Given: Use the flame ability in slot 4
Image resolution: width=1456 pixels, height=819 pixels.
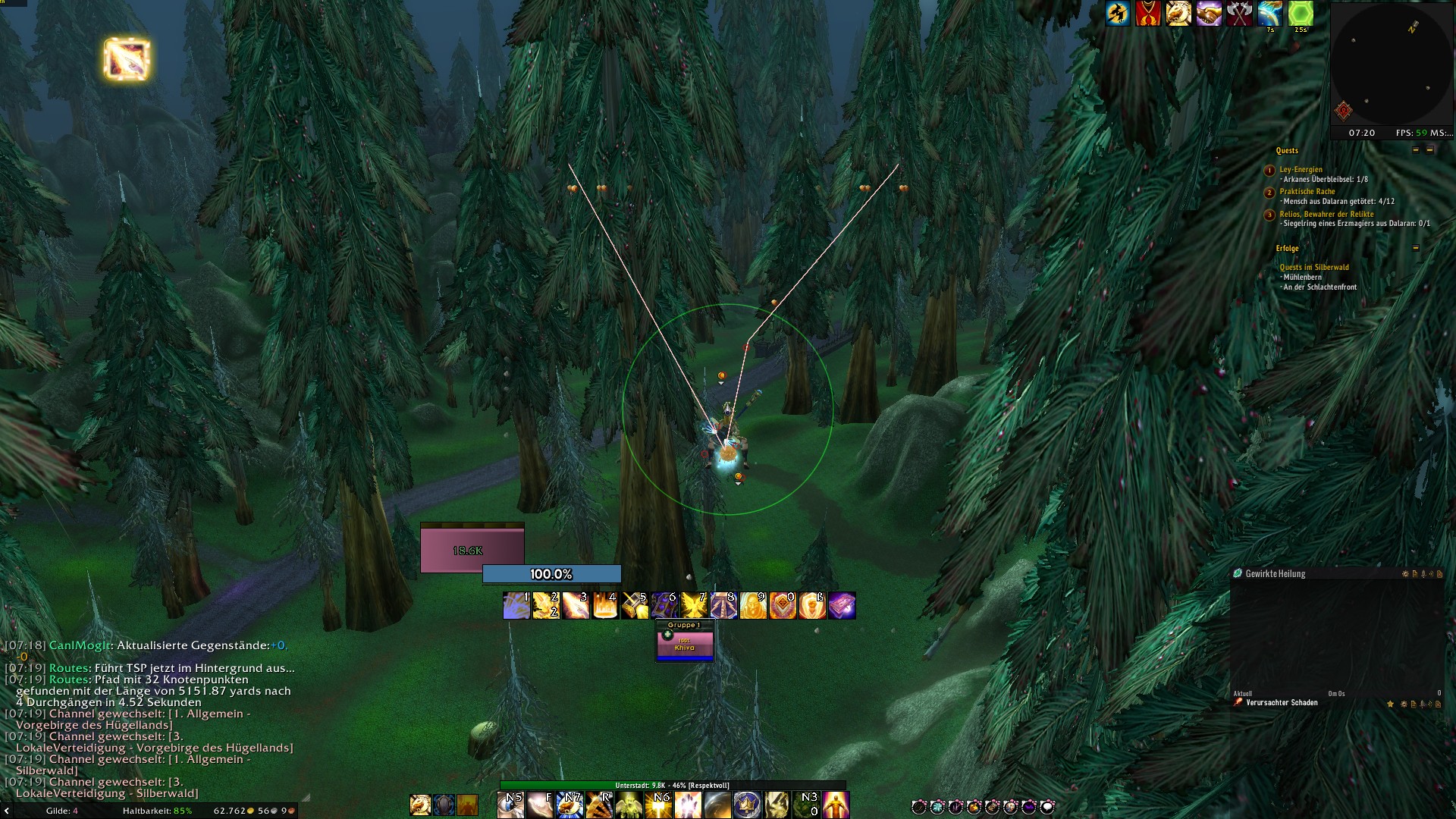Looking at the screenshot, I should 605,606.
